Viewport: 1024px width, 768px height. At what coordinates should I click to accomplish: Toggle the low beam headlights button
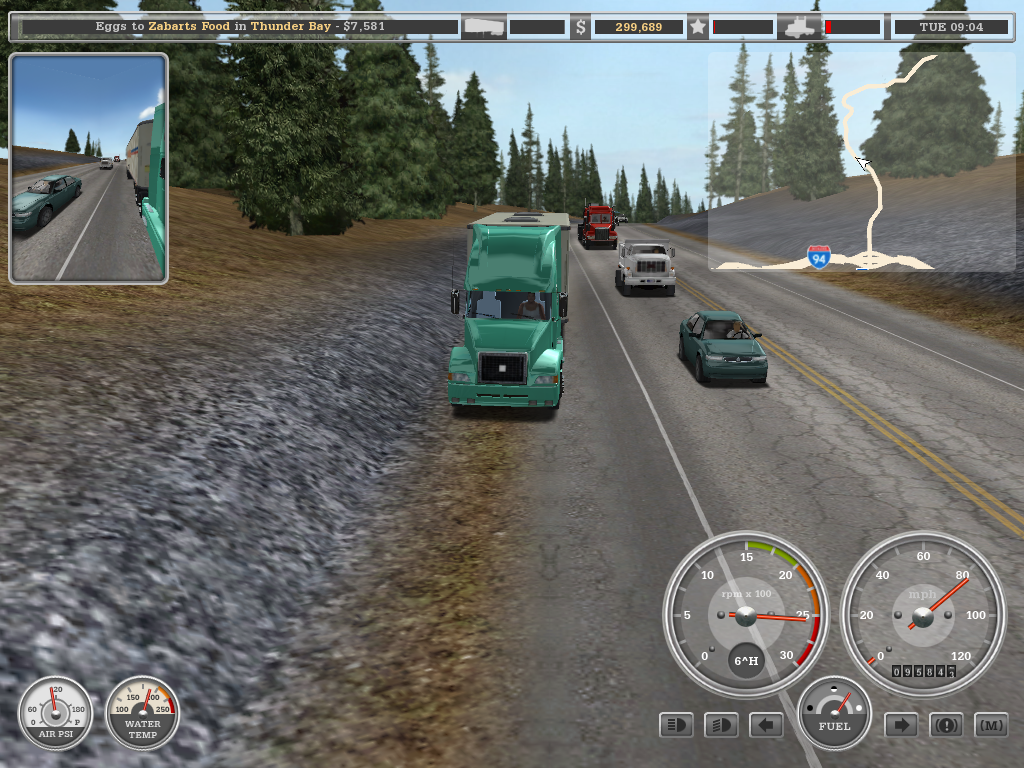point(721,725)
